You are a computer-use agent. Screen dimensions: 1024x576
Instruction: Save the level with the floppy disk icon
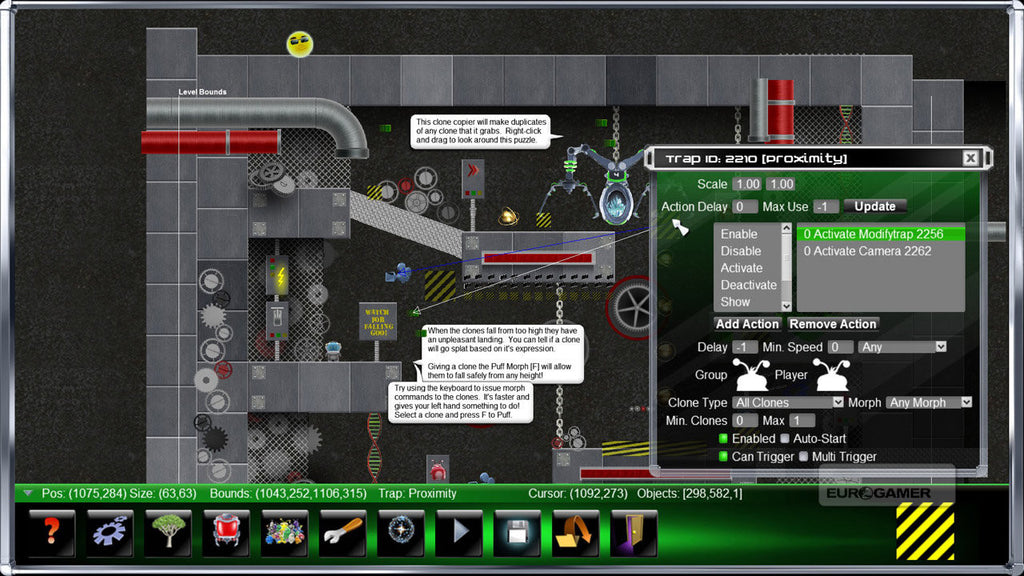(x=517, y=532)
